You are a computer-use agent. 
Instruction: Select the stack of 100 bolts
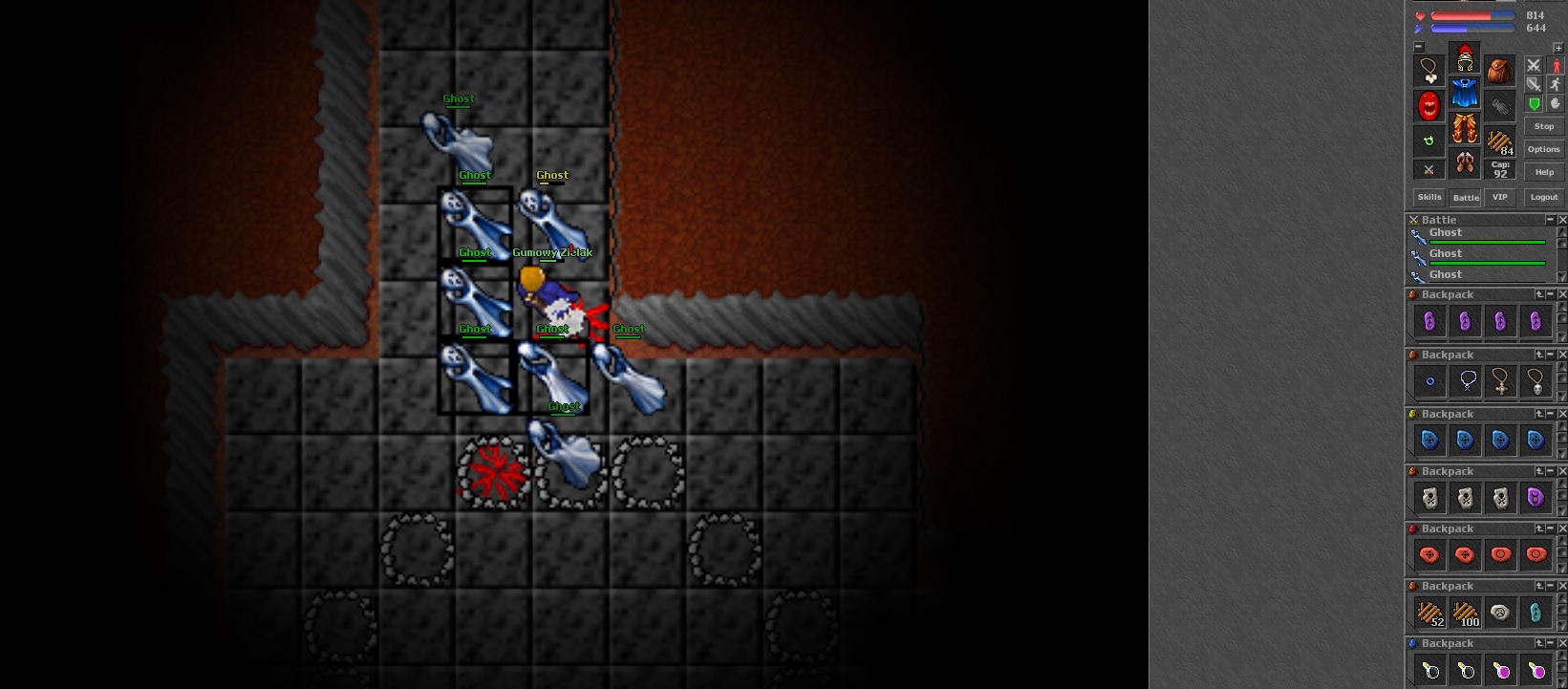pyautogui.click(x=1465, y=613)
